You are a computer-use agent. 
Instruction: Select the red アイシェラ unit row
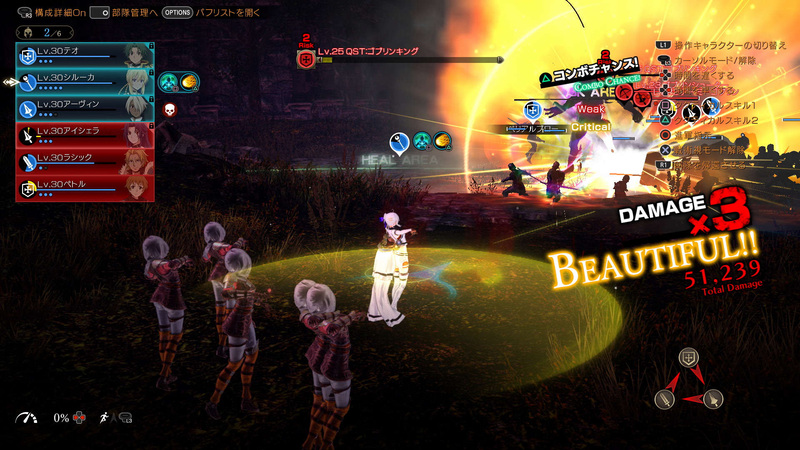coord(85,134)
